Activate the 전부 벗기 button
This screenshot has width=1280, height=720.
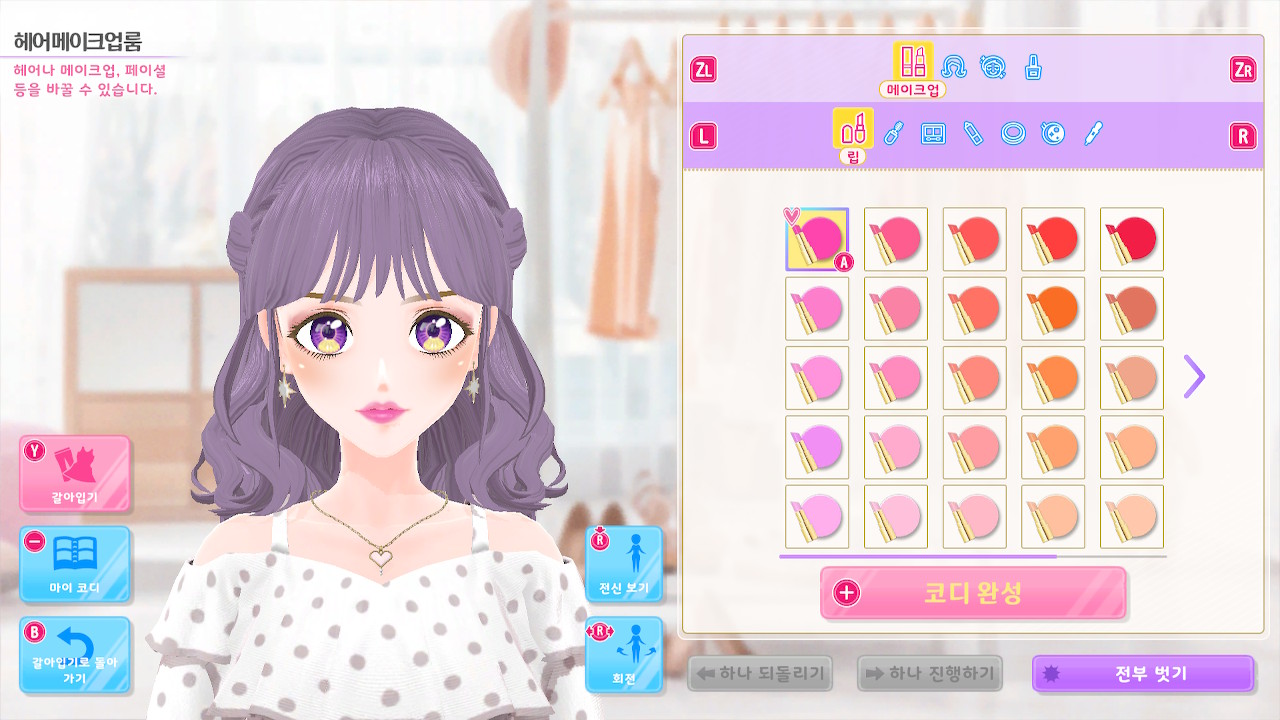click(x=1142, y=674)
